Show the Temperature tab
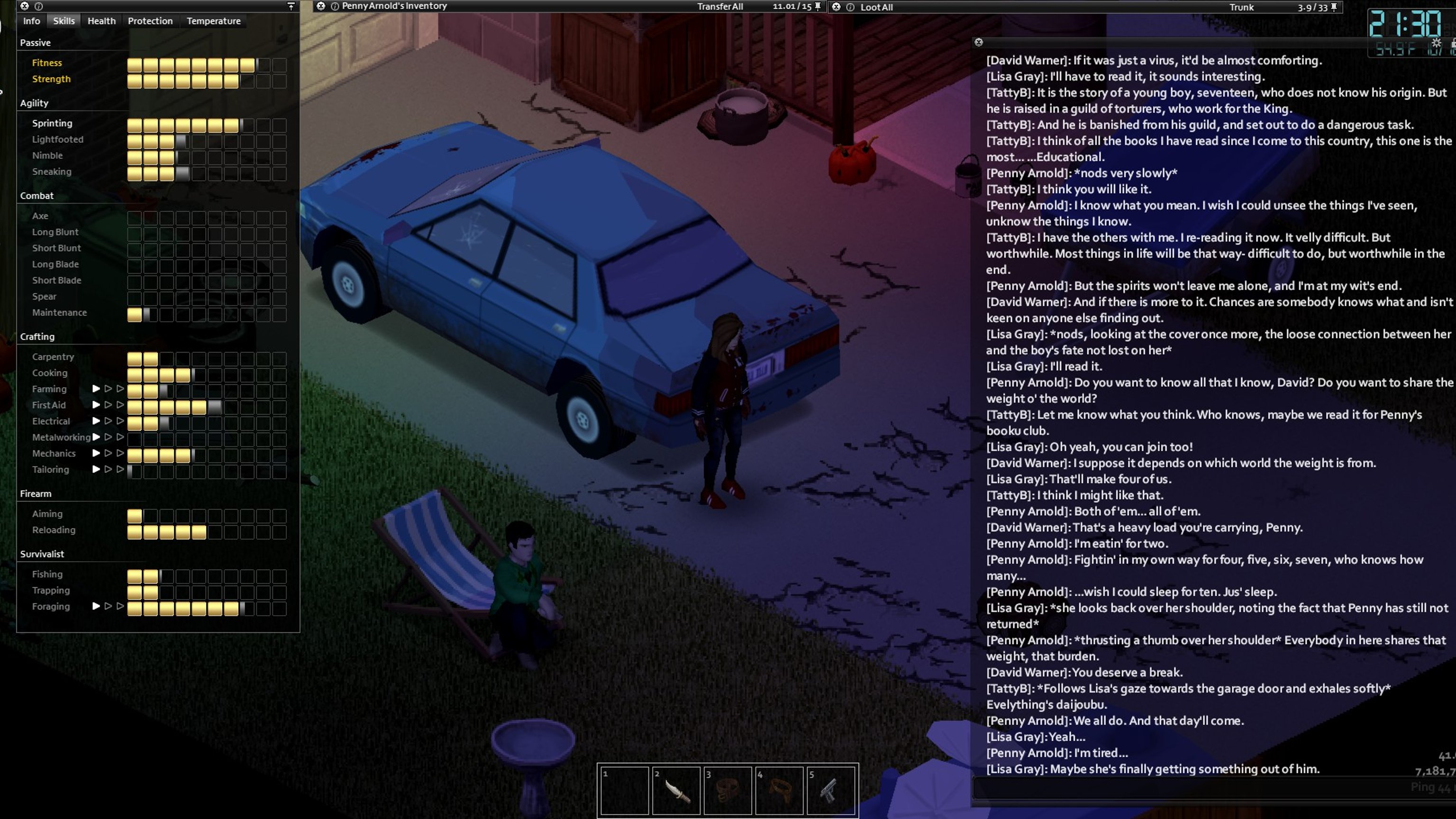 pos(214,21)
